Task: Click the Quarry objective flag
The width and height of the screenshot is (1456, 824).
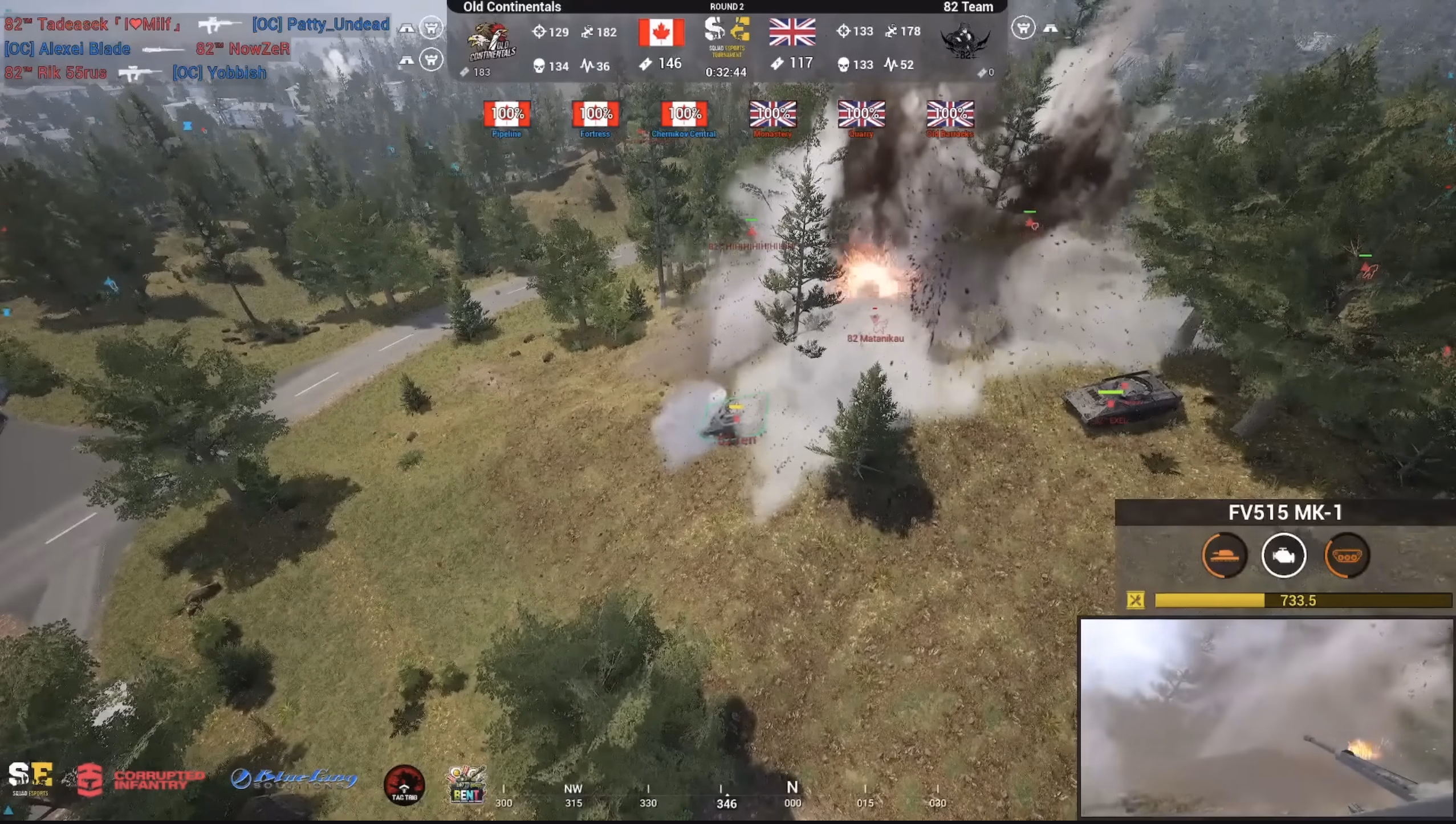Action: (x=861, y=114)
